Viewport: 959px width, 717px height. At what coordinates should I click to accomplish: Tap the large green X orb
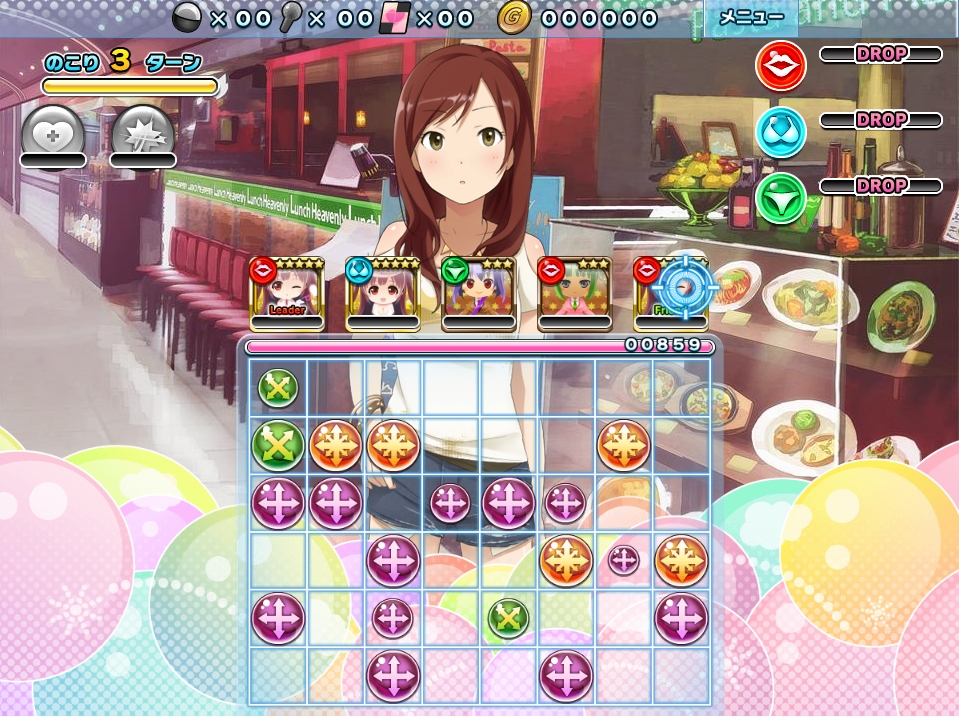(x=278, y=444)
